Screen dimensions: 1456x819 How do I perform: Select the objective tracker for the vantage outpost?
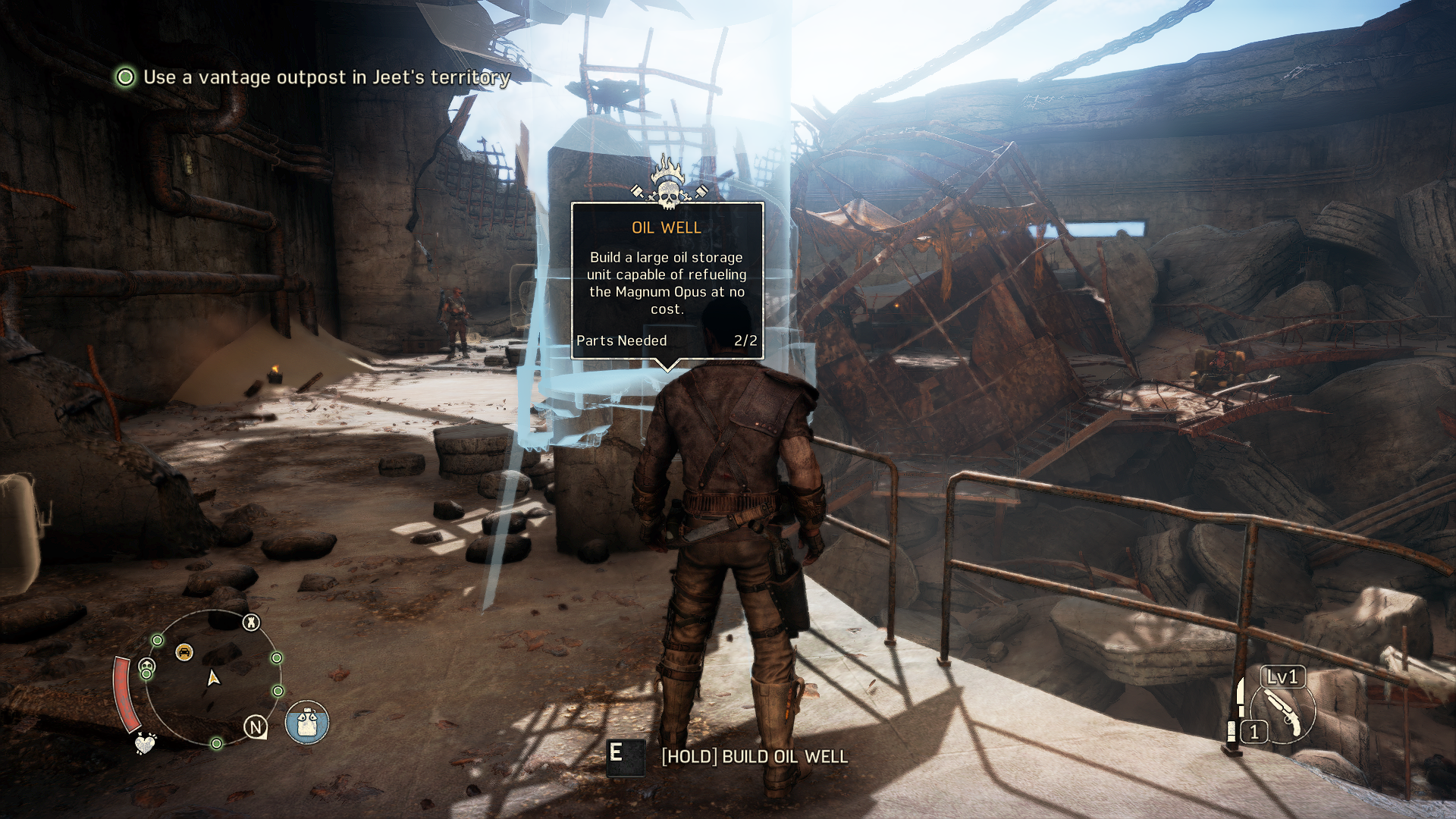point(314,77)
